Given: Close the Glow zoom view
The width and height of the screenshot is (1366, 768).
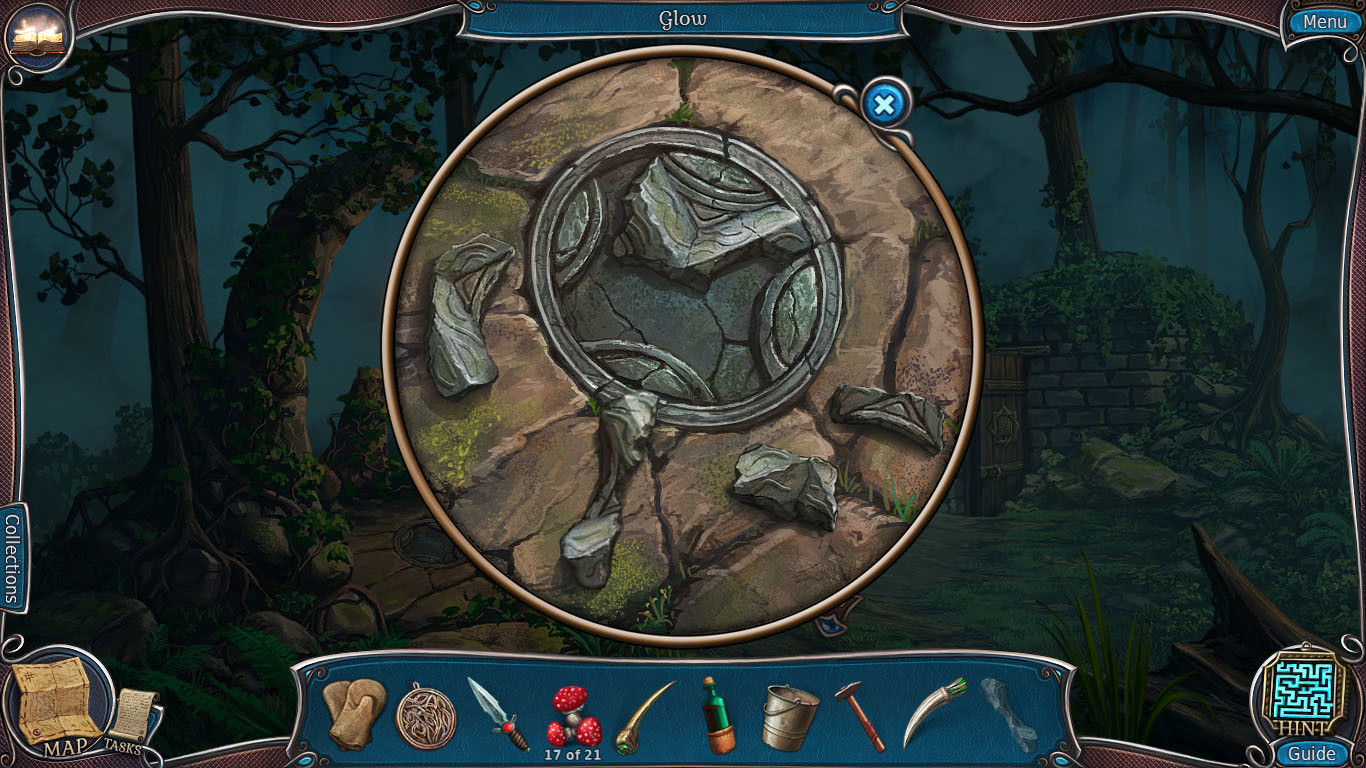Looking at the screenshot, I should [883, 104].
